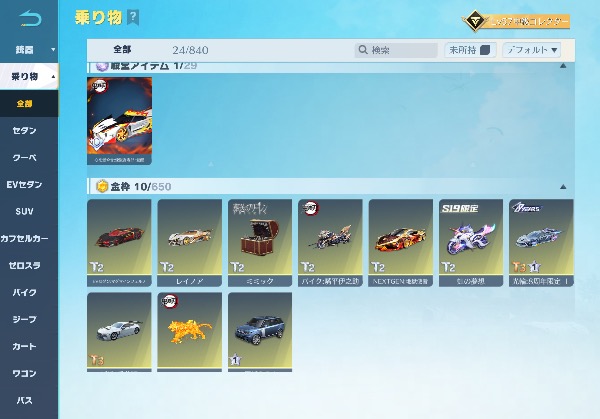Select the ジープ category

(25, 320)
